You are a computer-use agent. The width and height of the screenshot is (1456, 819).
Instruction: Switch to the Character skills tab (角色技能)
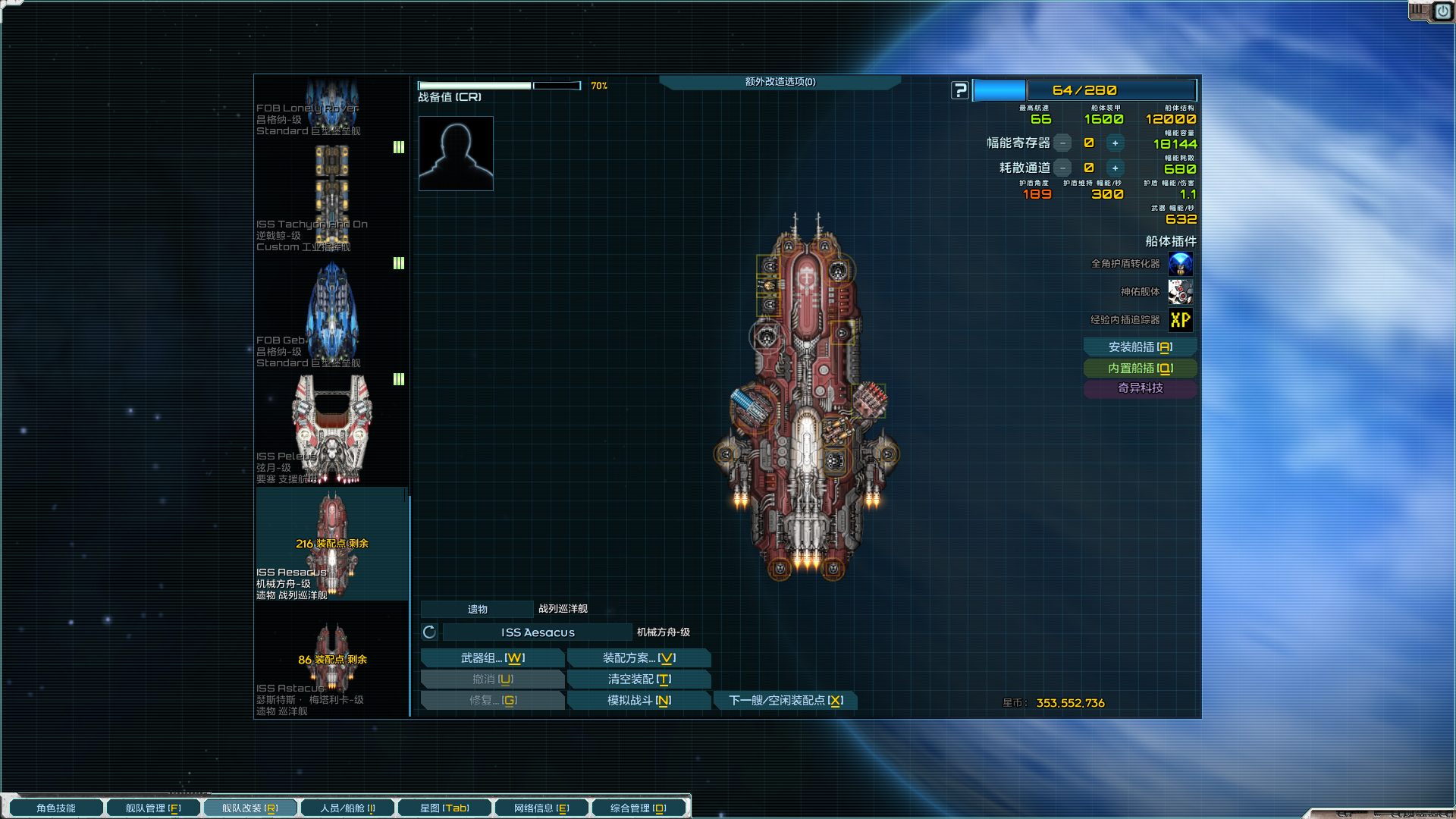[56, 808]
